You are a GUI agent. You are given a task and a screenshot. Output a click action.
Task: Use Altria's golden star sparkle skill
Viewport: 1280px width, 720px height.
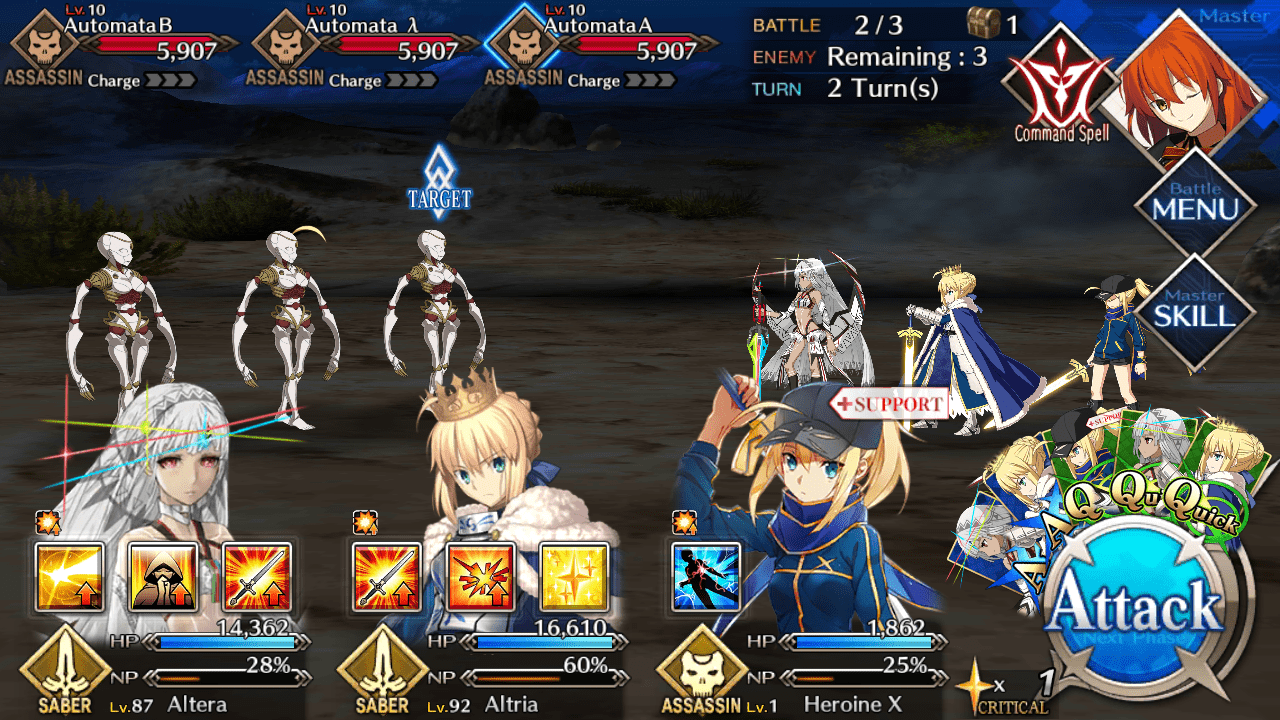(574, 577)
